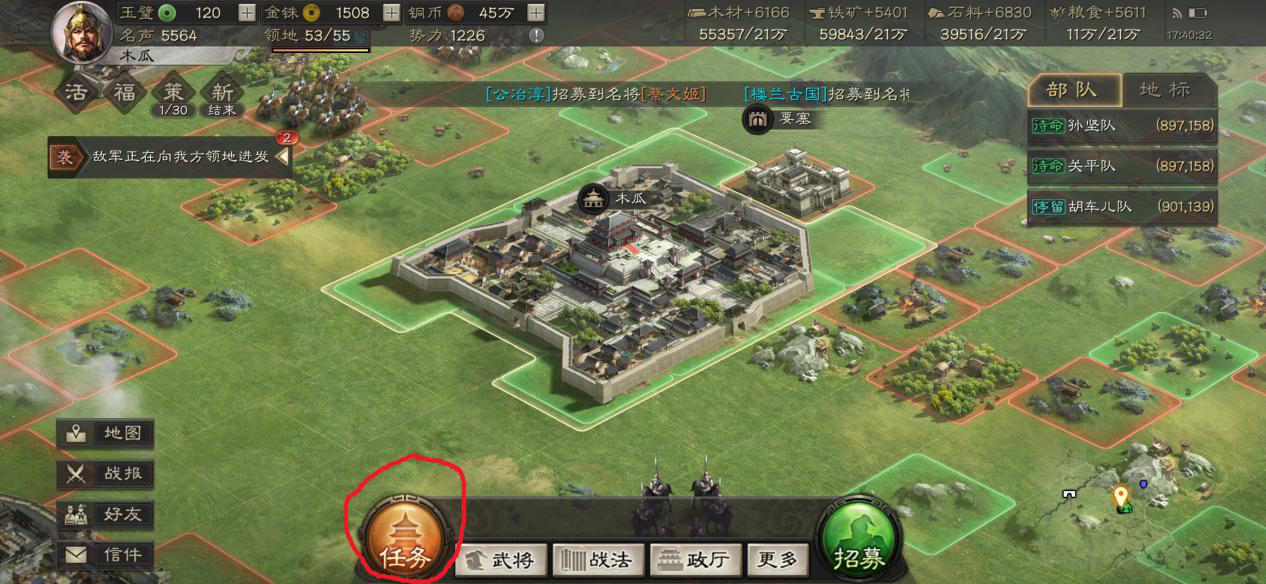
Task: Open the 战法 tactics menu
Action: click(598, 560)
